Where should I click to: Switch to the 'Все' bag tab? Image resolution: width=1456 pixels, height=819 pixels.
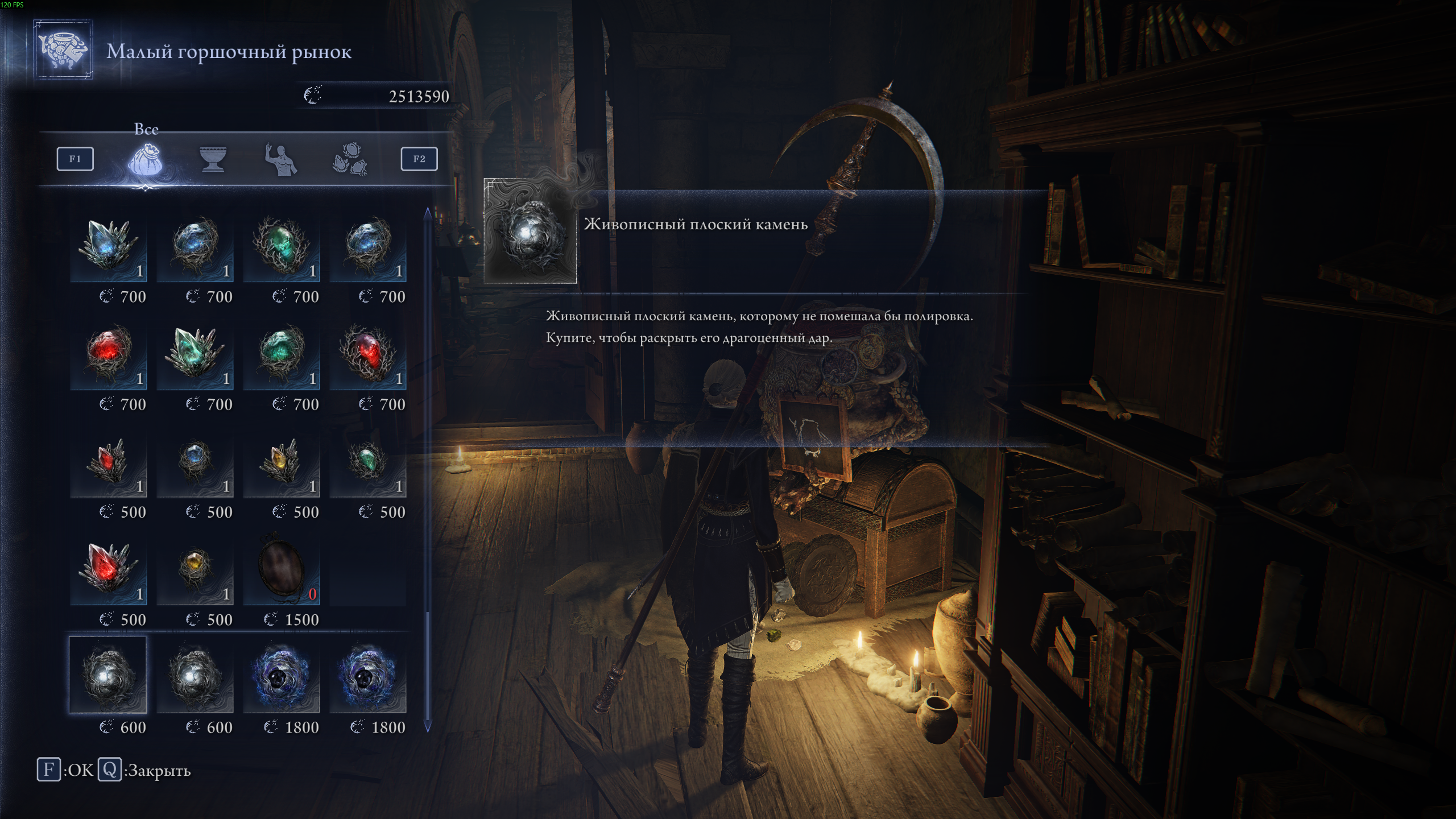146,159
